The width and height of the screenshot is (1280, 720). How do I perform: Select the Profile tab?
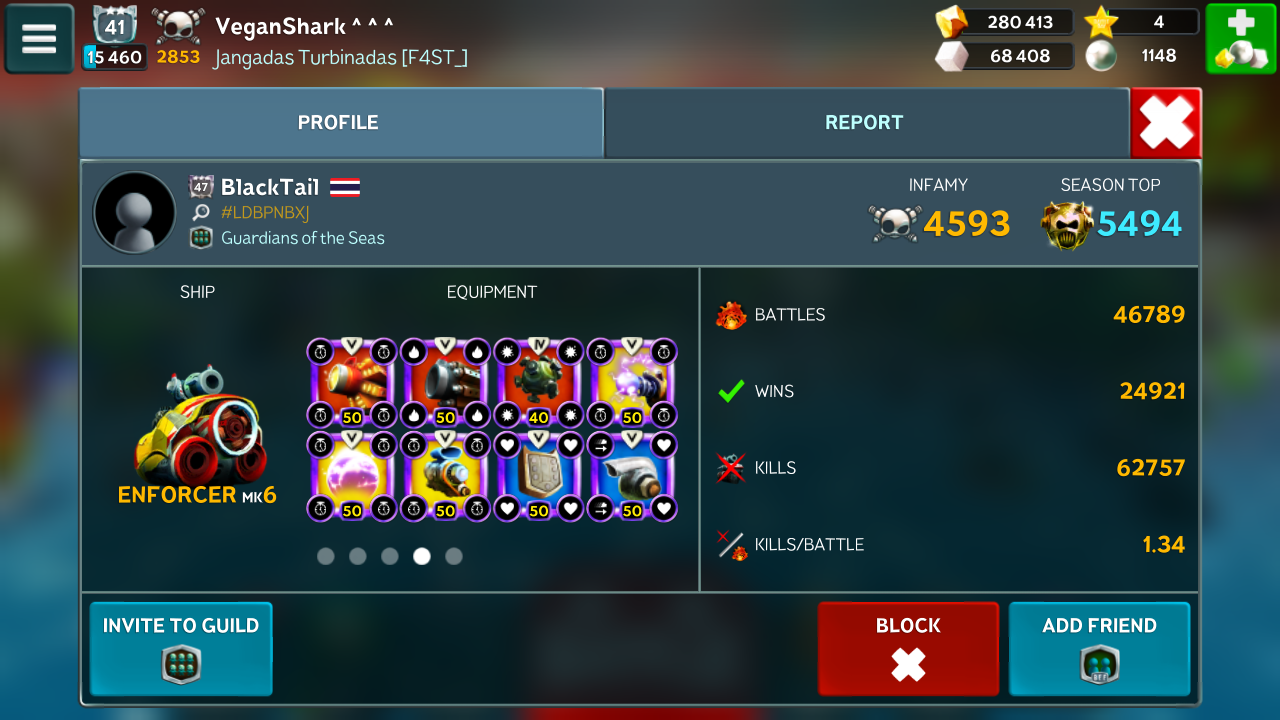click(x=338, y=123)
